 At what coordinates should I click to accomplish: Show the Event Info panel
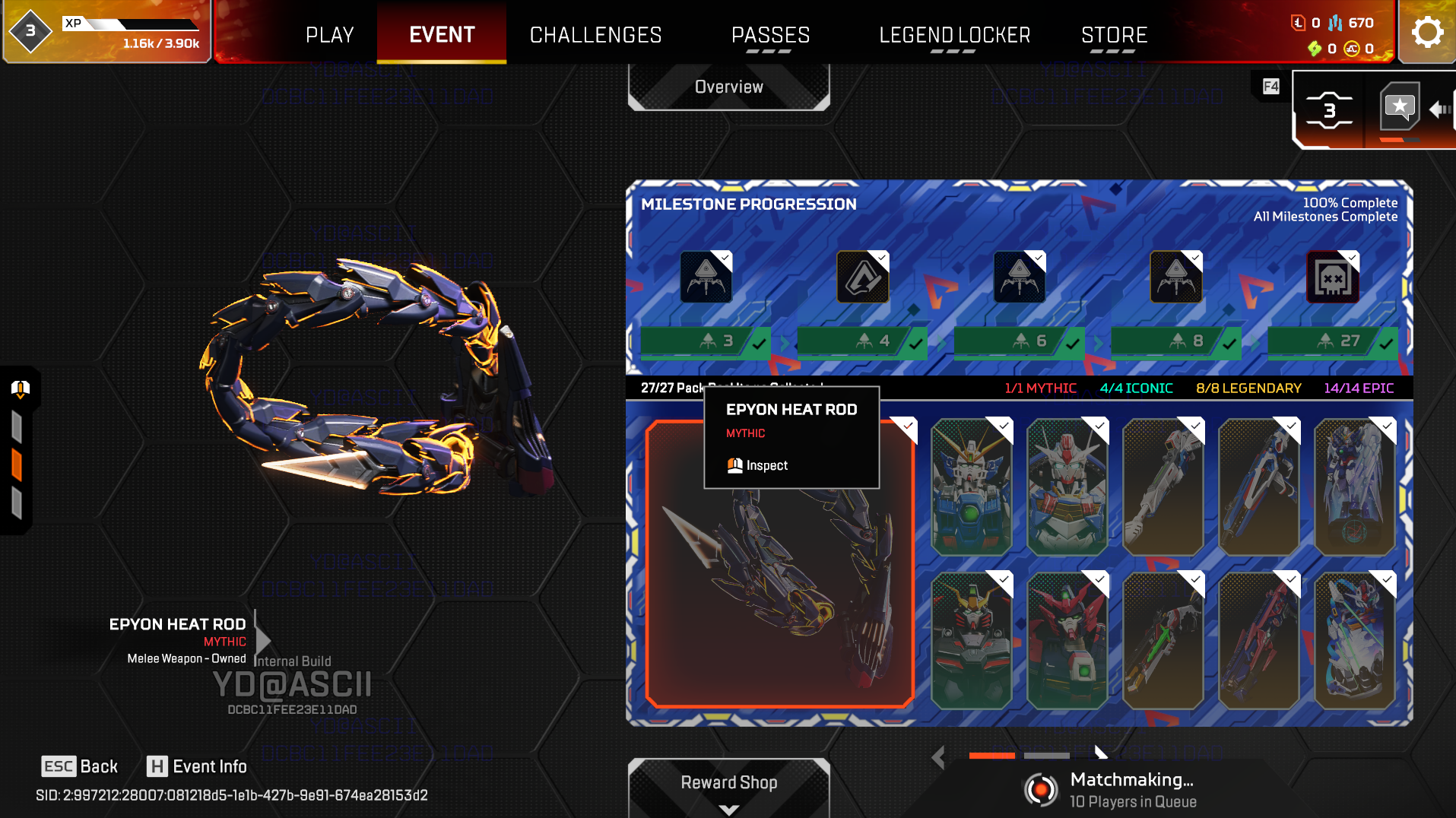197,766
